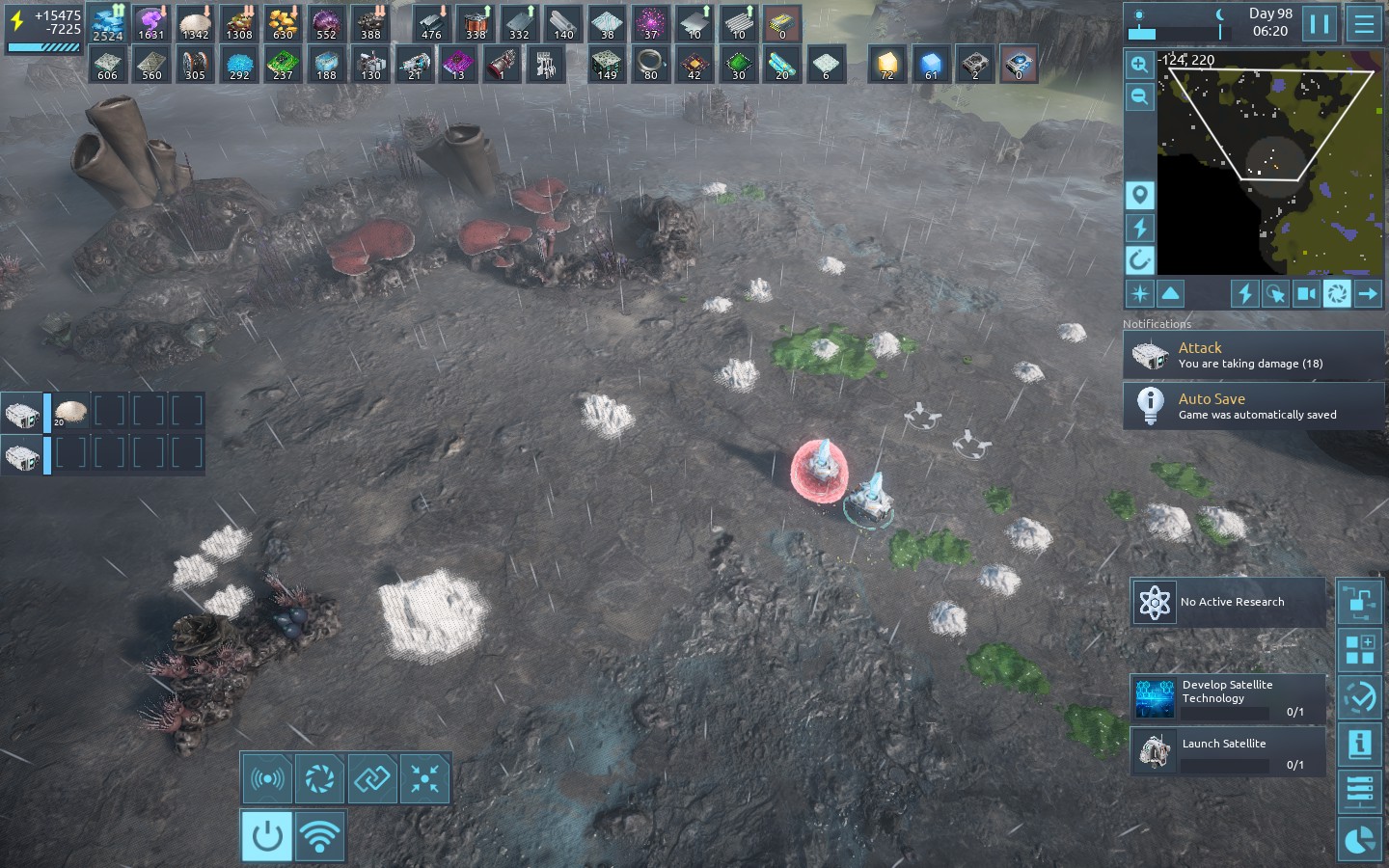Activate the converging arrows gather command
The image size is (1389, 868).
point(424,778)
